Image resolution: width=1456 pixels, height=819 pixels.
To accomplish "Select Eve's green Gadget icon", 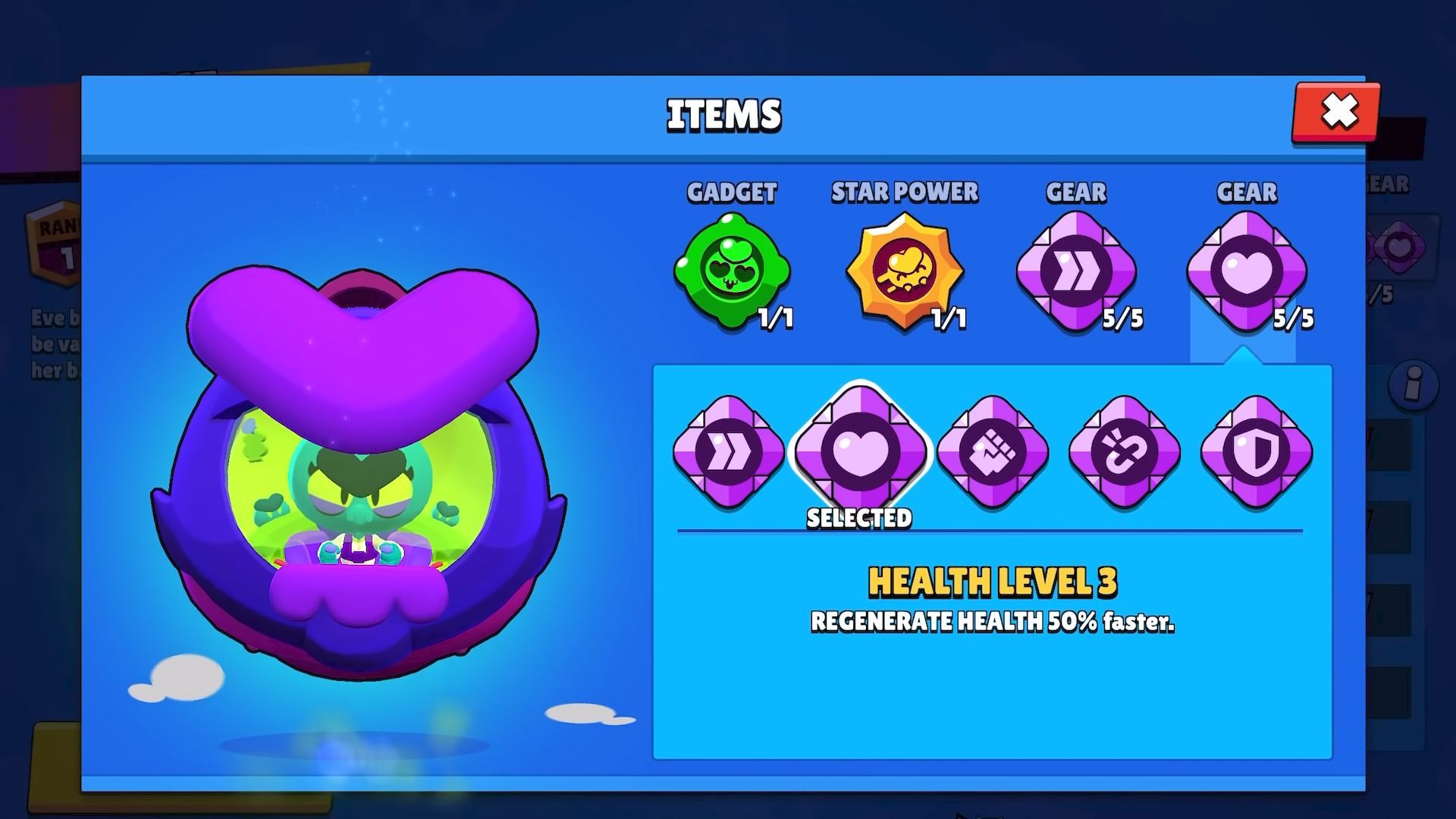I will [x=733, y=271].
